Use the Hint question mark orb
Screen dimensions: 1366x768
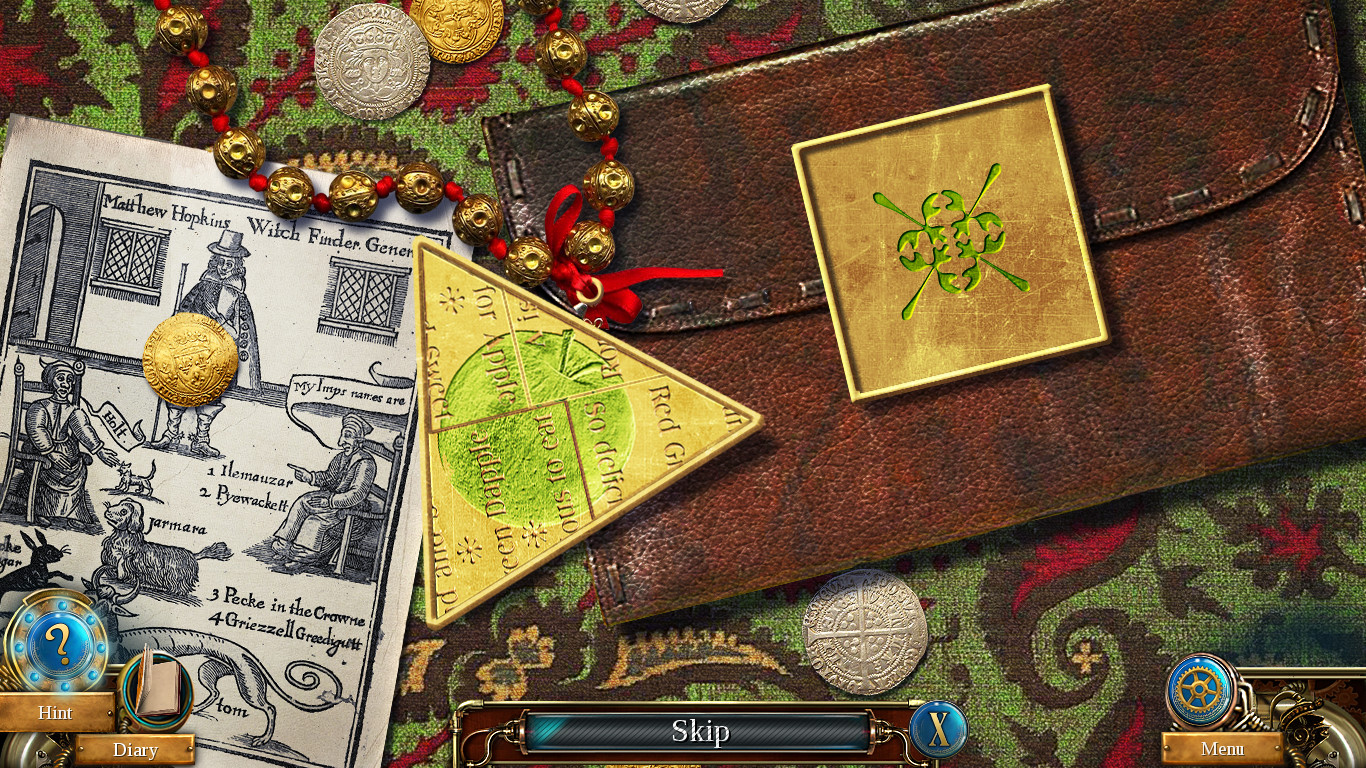(x=57, y=647)
